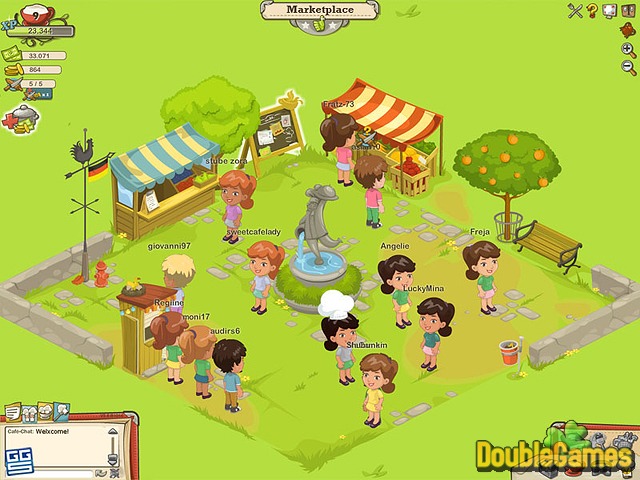The image size is (640, 480).
Task: Click the green cash bills icon
Action: pyautogui.click(x=12, y=56)
